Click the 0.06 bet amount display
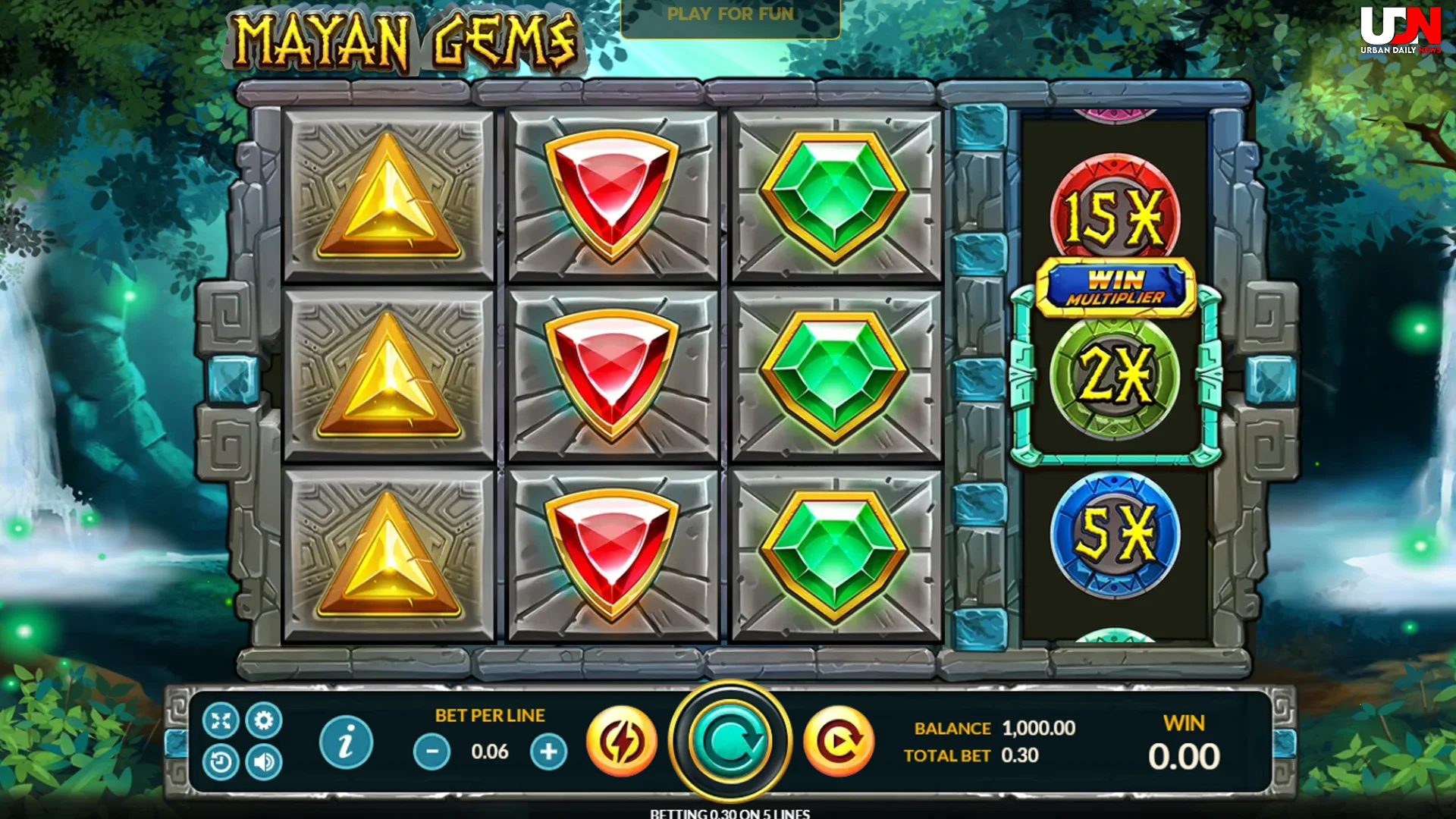 coord(490,751)
